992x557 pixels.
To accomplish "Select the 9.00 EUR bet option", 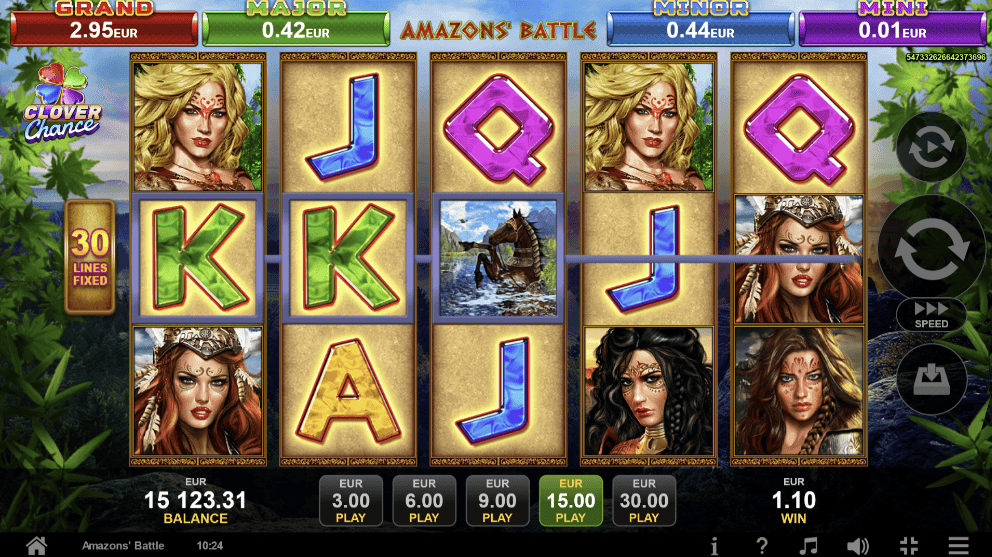I will pos(497,501).
